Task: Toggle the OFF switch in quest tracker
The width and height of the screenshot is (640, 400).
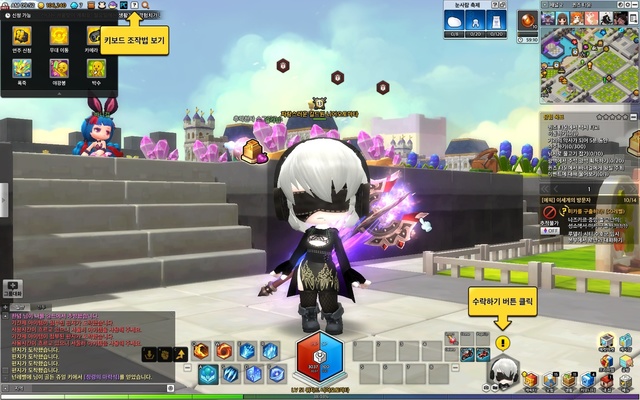Action: (549, 229)
